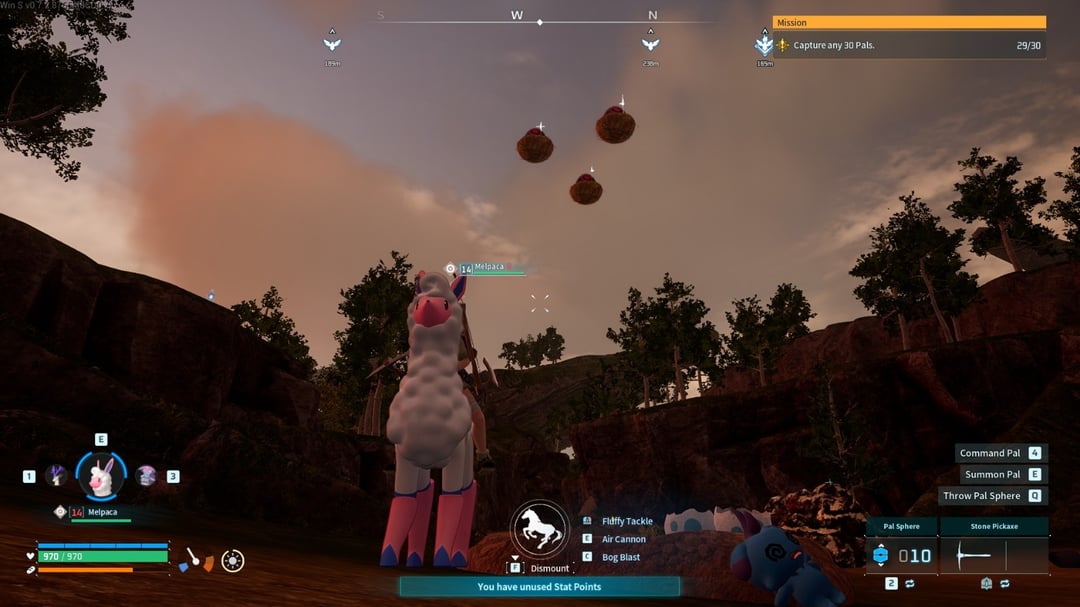The width and height of the screenshot is (1080, 607).
Task: Select the Pal Sphere slot
Action: coord(900,555)
